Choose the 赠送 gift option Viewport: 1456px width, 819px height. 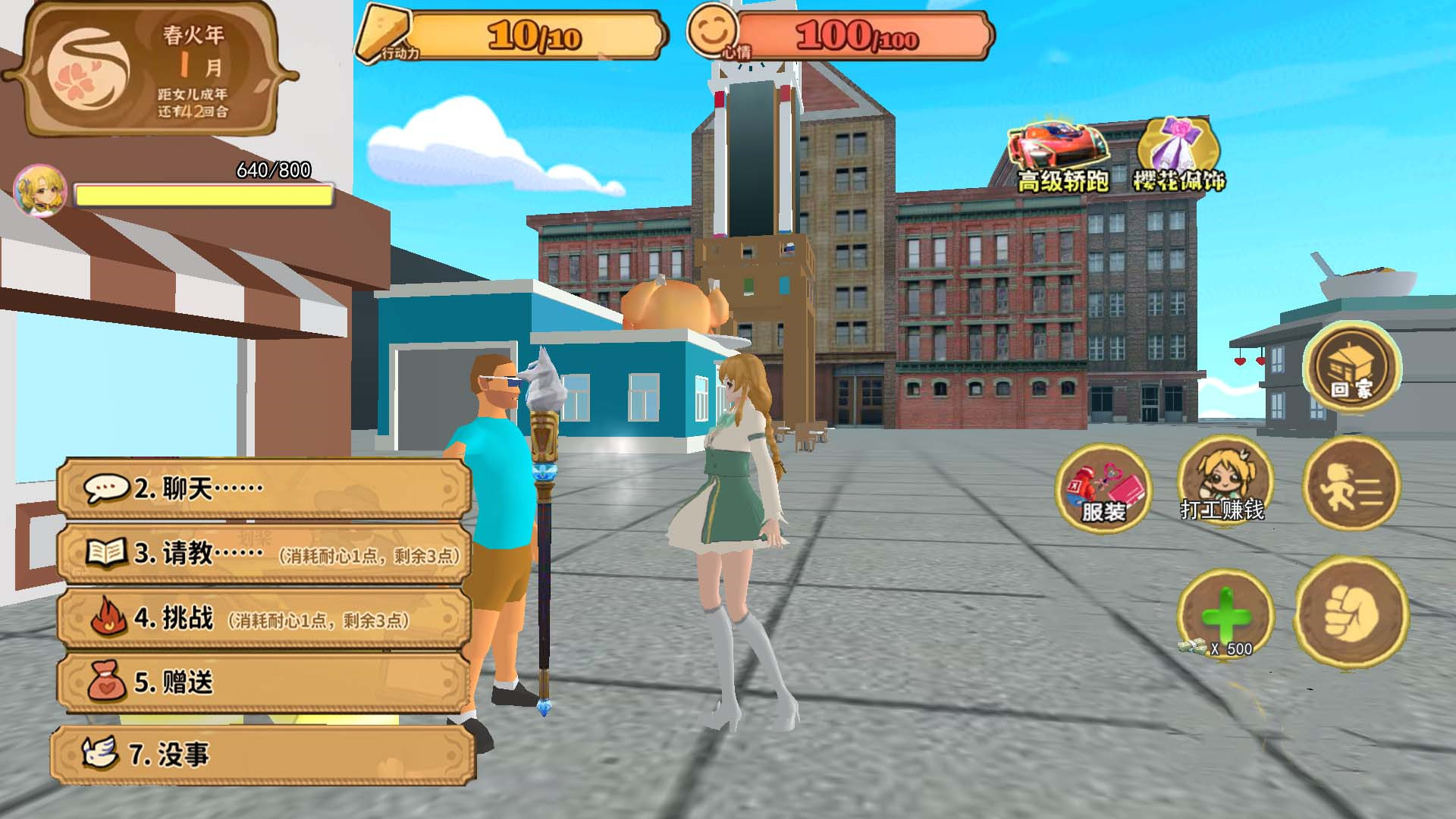click(x=263, y=682)
